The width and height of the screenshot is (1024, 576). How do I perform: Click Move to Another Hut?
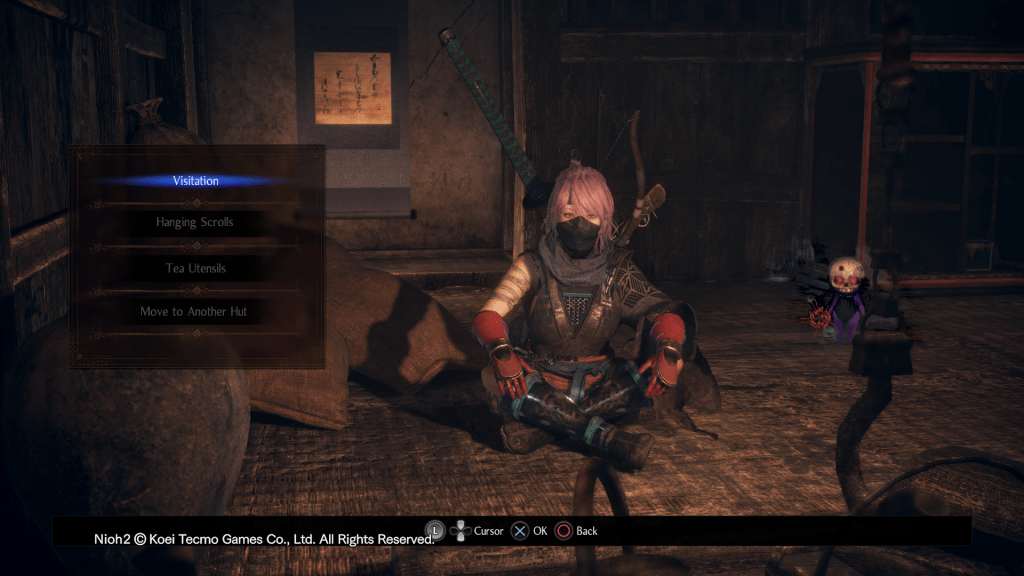coord(195,312)
